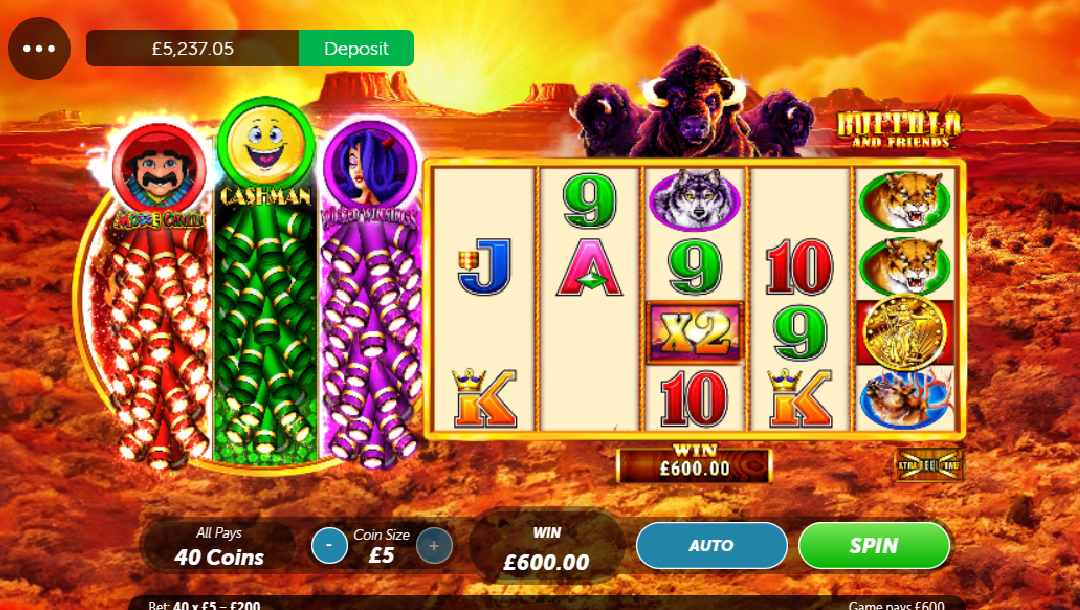
Task: Click the green Deposit button
Action: [x=356, y=48]
